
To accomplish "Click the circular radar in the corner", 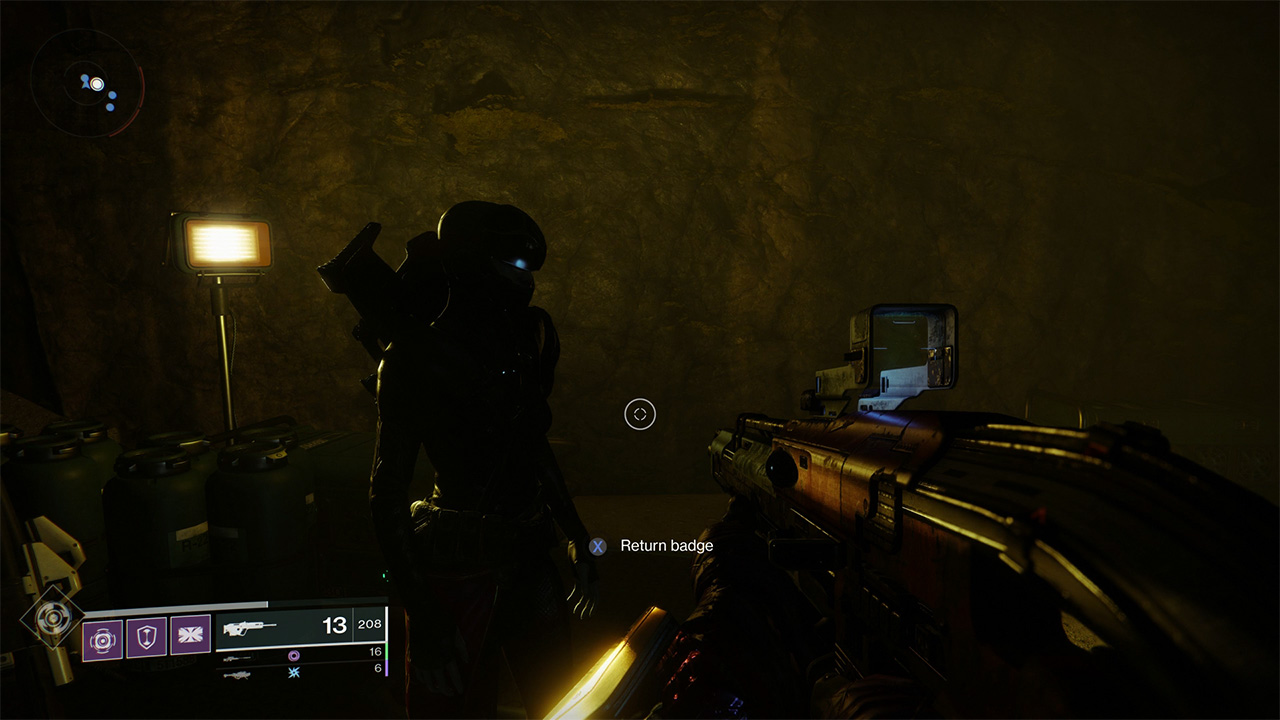I will tap(86, 83).
